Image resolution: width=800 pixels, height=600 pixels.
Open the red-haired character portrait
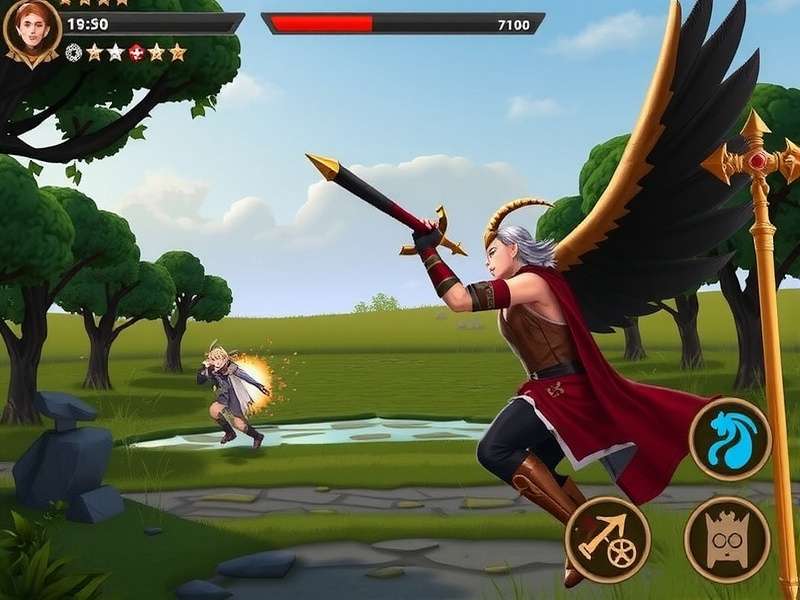[x=31, y=29]
